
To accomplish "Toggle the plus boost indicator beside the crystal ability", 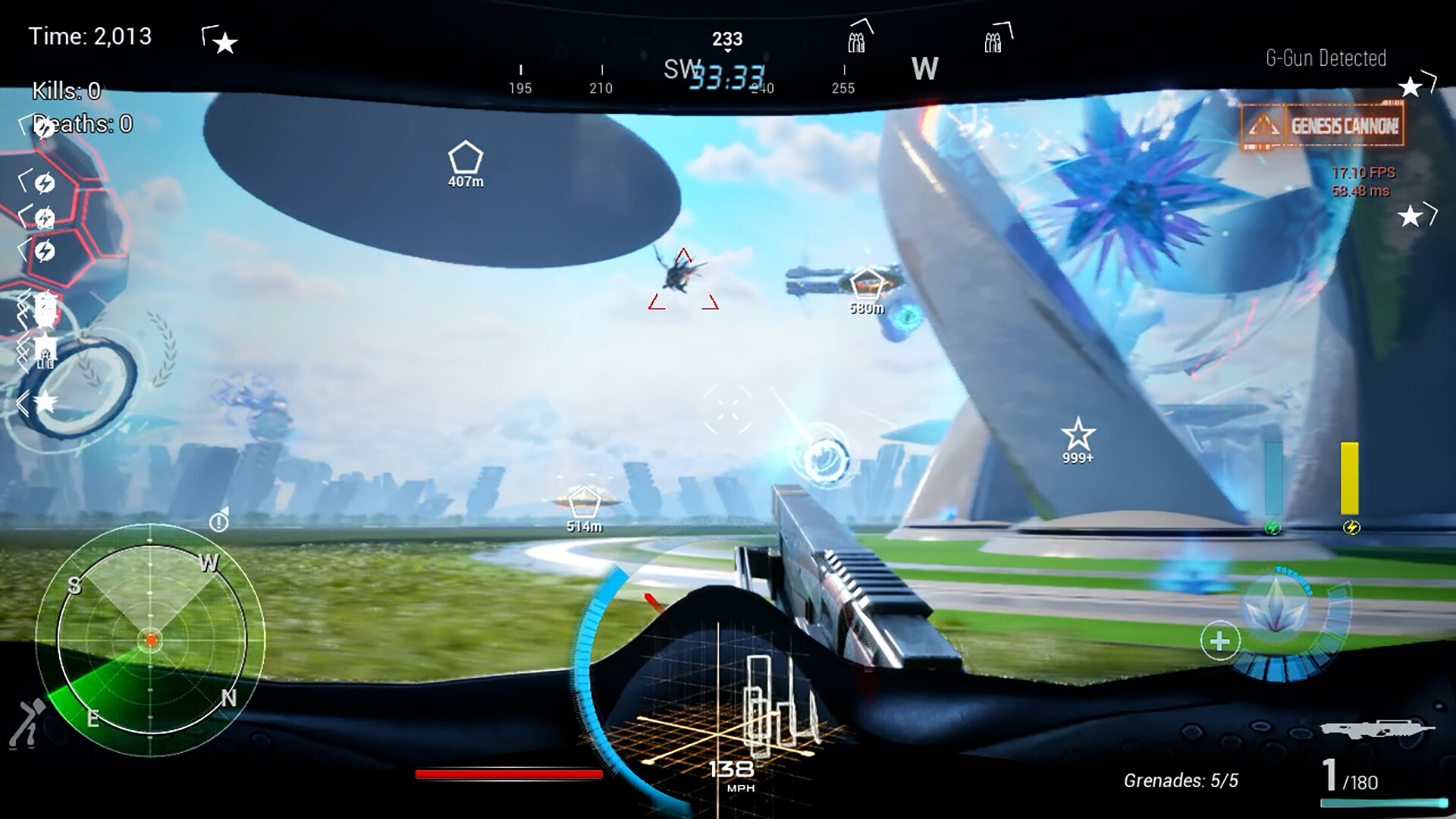I will 1221,641.
